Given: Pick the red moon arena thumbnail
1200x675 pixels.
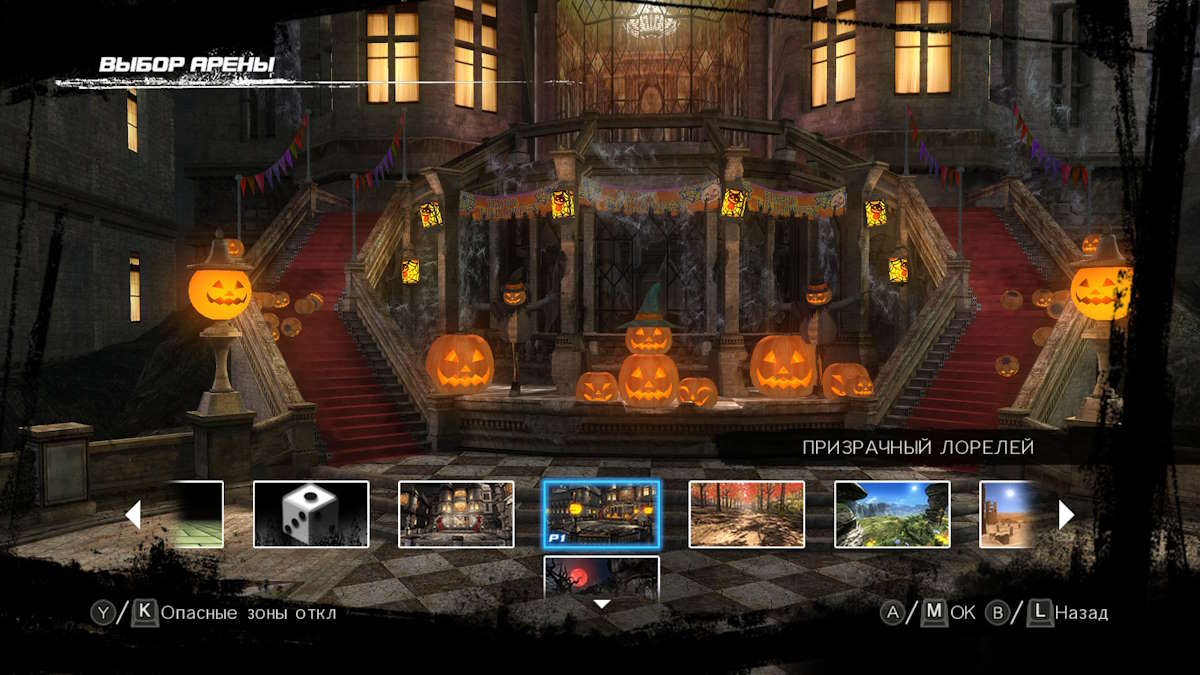Looking at the screenshot, I should coord(601,575).
